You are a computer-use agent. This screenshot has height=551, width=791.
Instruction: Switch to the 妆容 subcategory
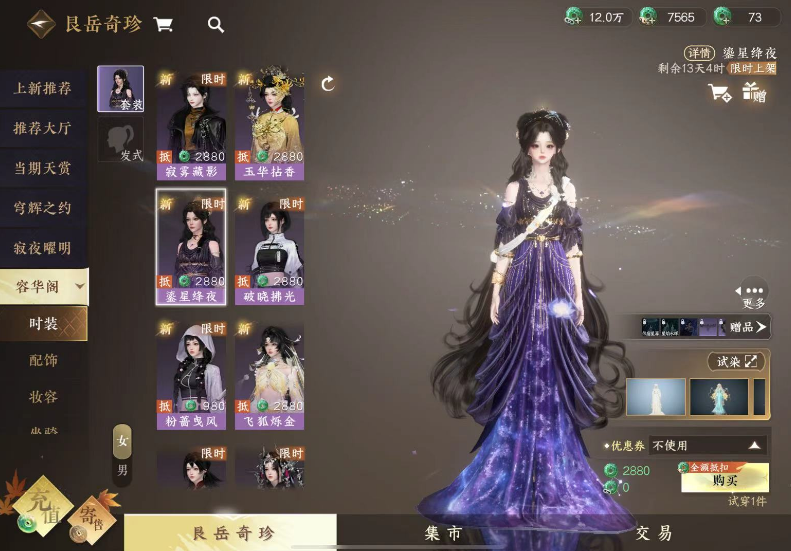[x=43, y=397]
